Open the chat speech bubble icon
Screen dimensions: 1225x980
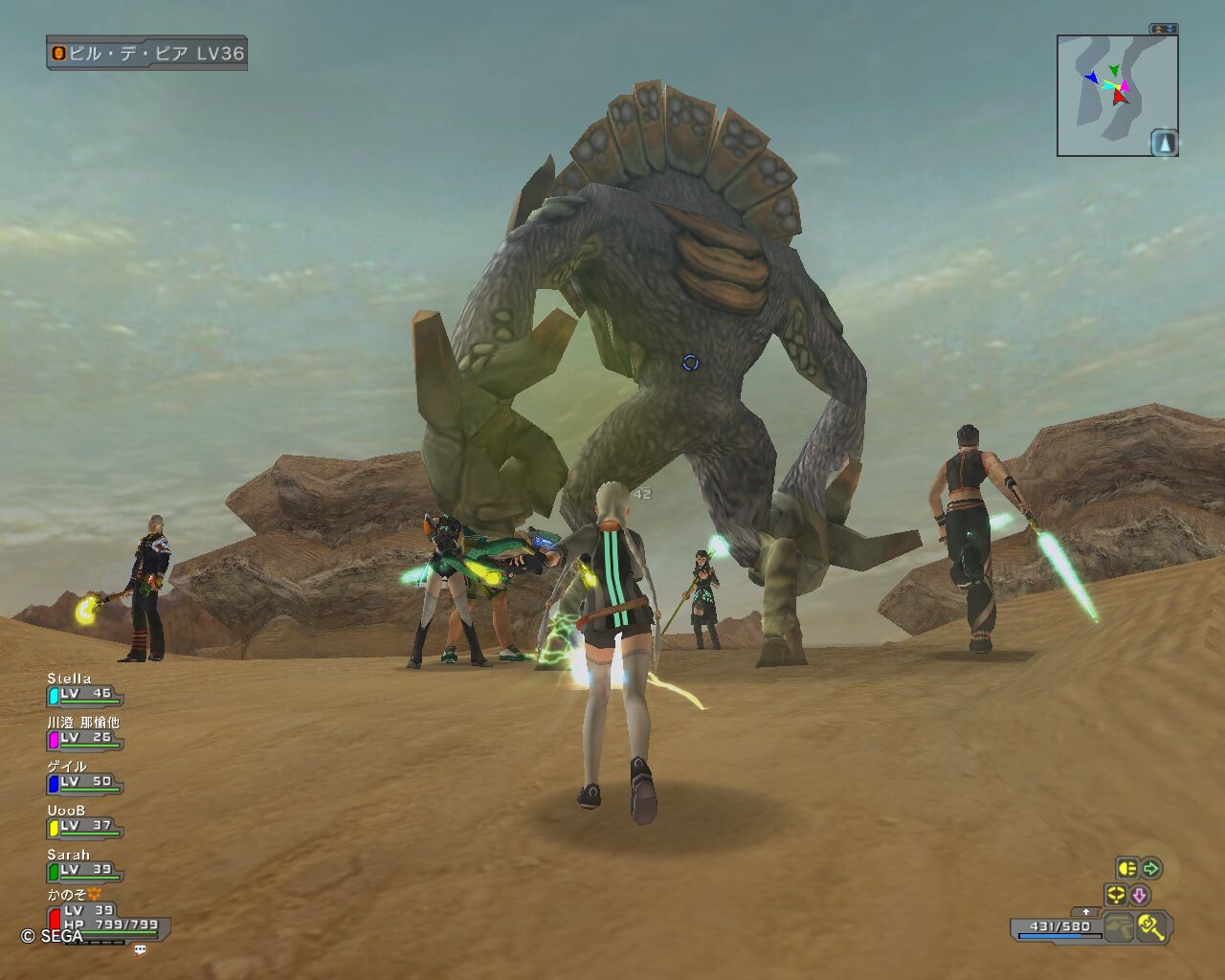coord(141,949)
